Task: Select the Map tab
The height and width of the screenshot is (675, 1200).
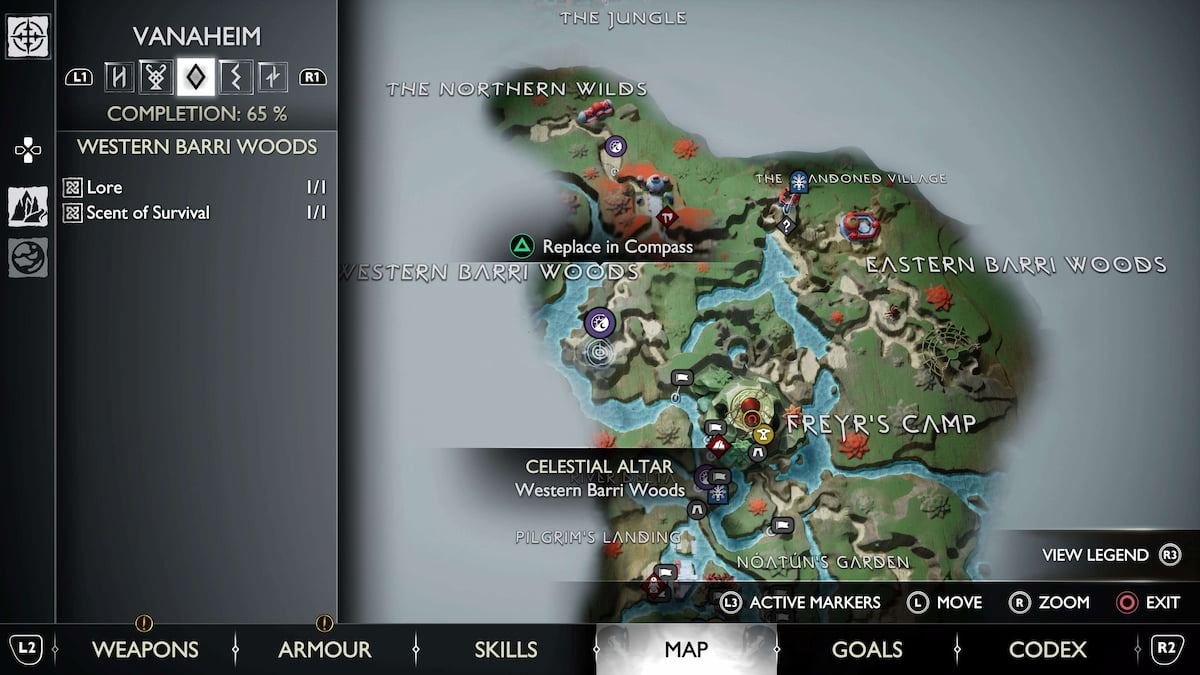Action: pyautogui.click(x=686, y=650)
